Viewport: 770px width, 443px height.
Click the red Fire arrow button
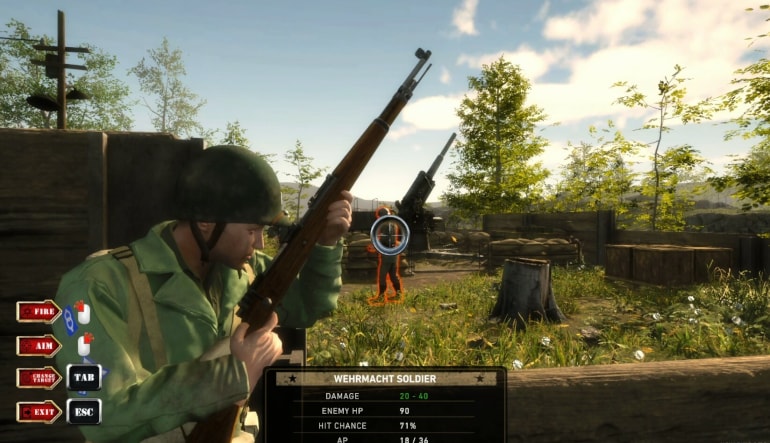(x=38, y=312)
